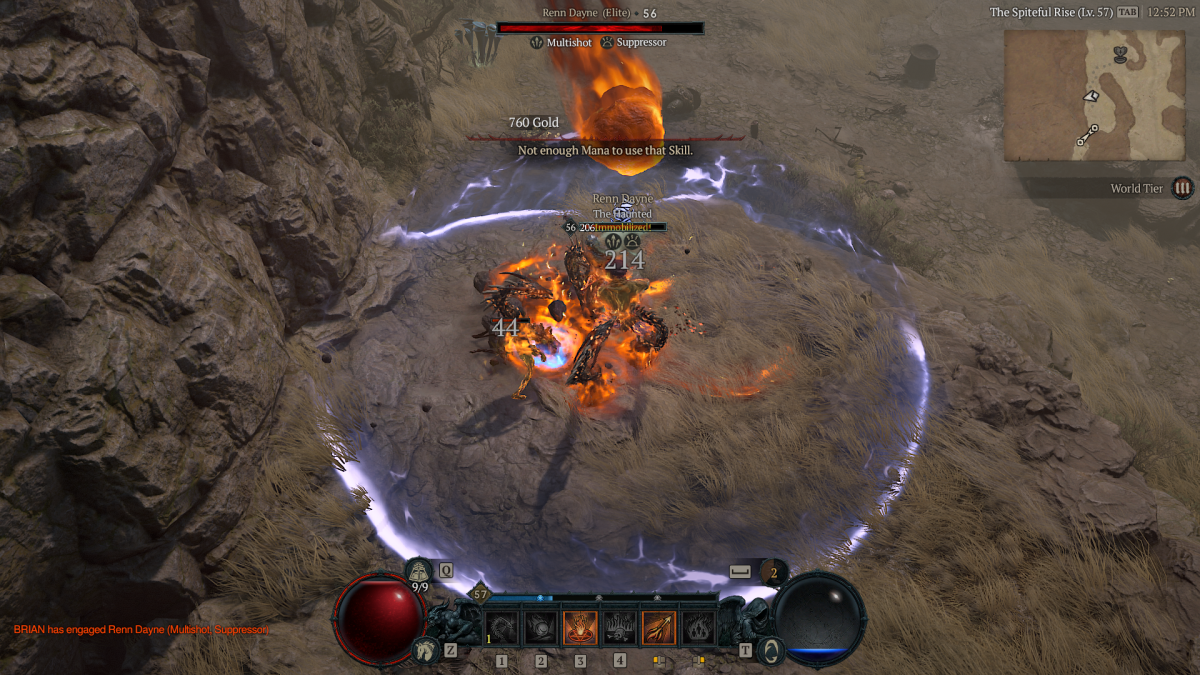Trigger the fiery trident skill

click(x=658, y=628)
